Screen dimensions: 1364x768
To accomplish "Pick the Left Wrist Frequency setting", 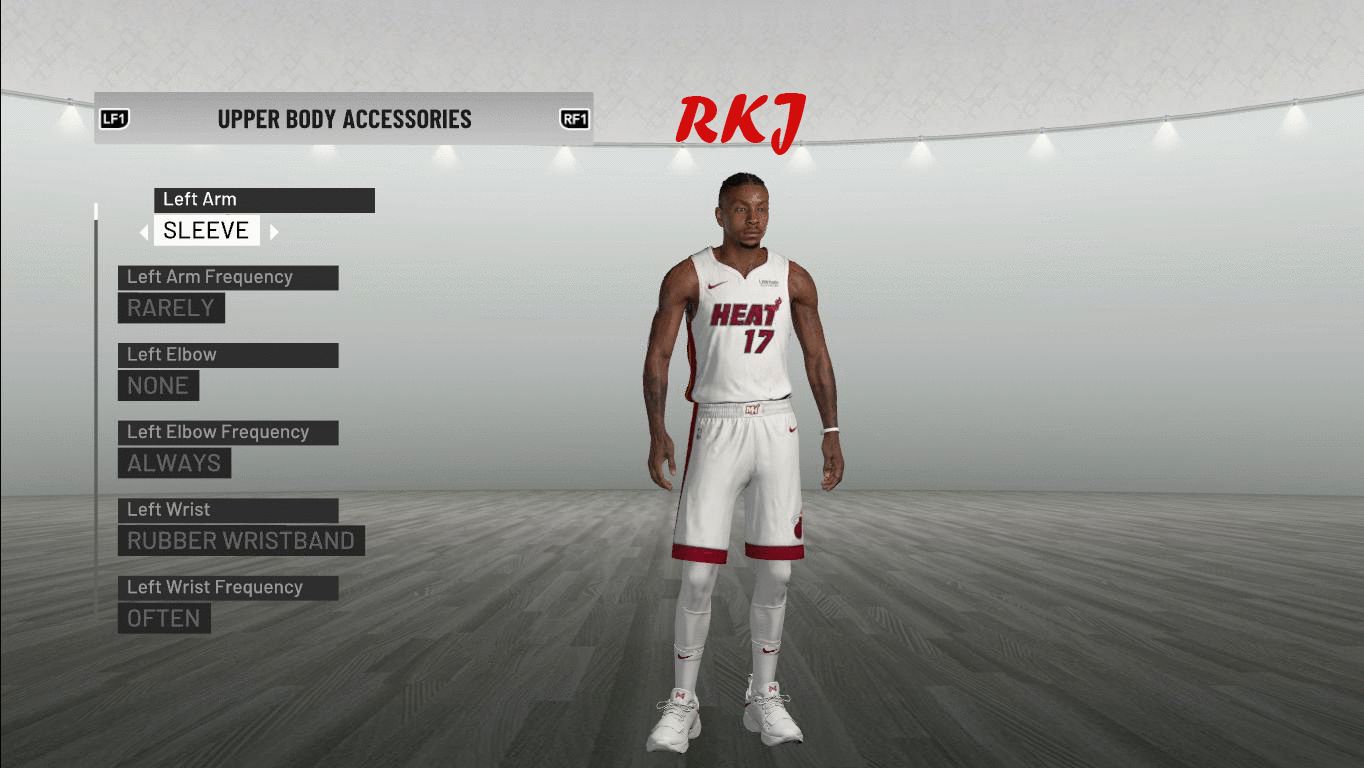I will coord(228,587).
